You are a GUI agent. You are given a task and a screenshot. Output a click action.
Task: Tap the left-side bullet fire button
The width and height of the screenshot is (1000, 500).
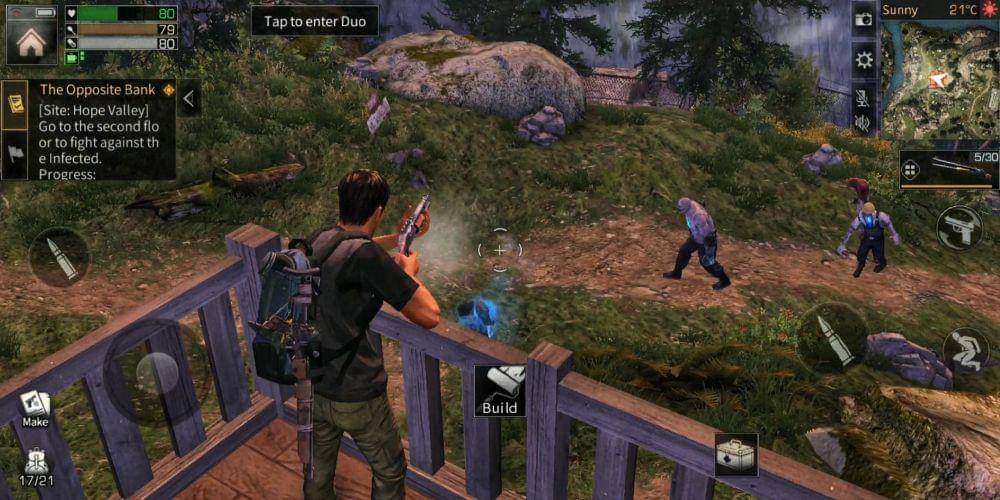pyautogui.click(x=59, y=258)
